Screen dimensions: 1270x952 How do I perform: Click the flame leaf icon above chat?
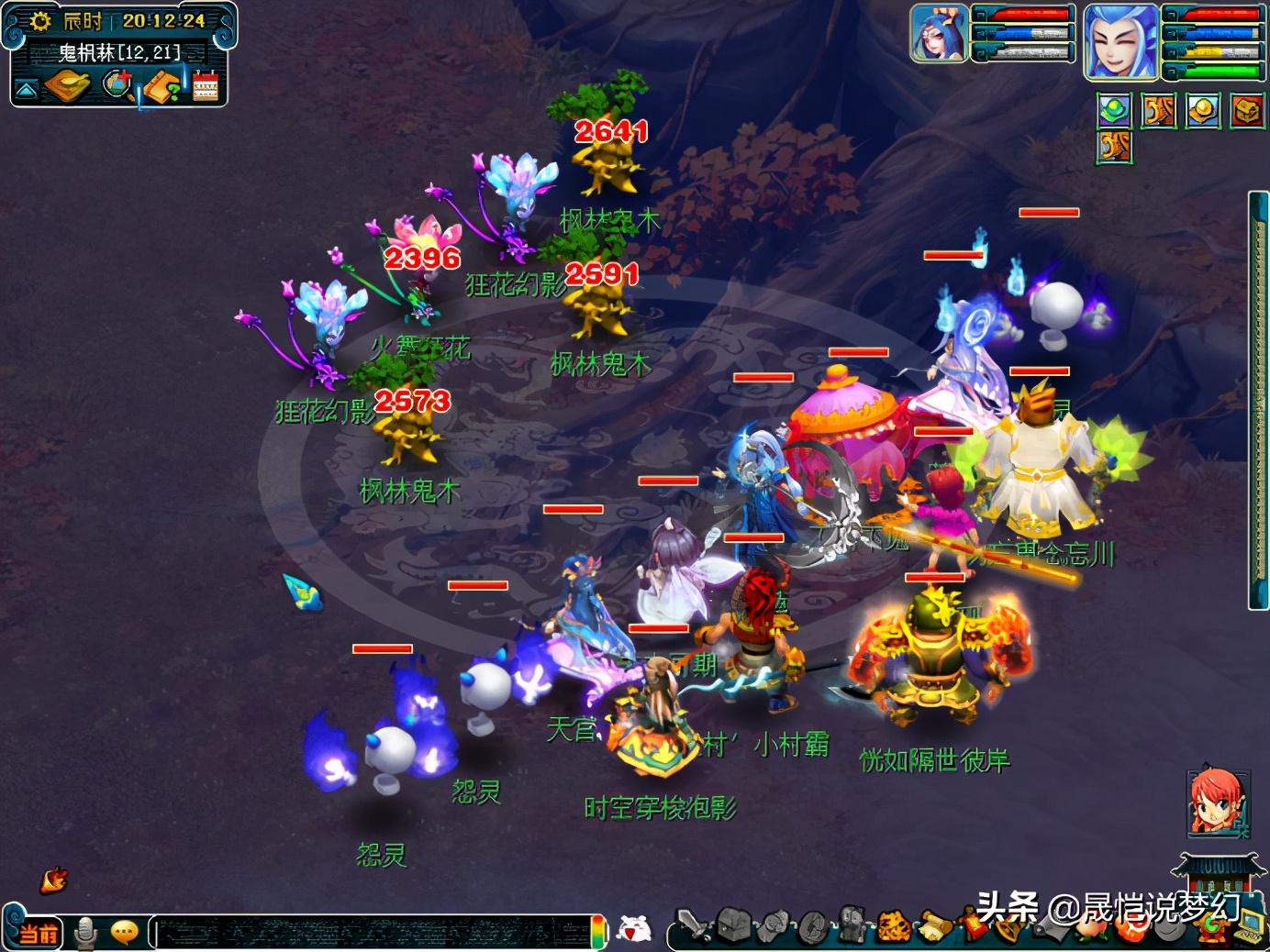[x=54, y=880]
